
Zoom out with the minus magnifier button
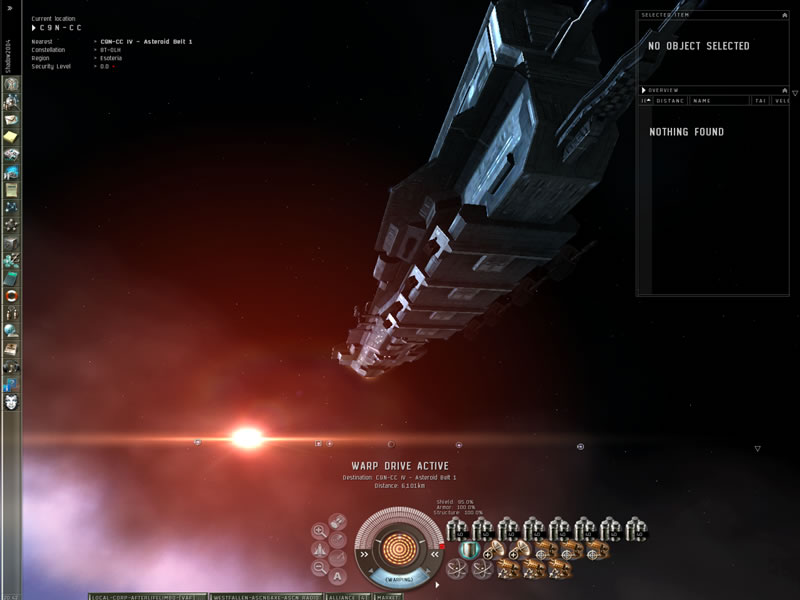click(319, 567)
